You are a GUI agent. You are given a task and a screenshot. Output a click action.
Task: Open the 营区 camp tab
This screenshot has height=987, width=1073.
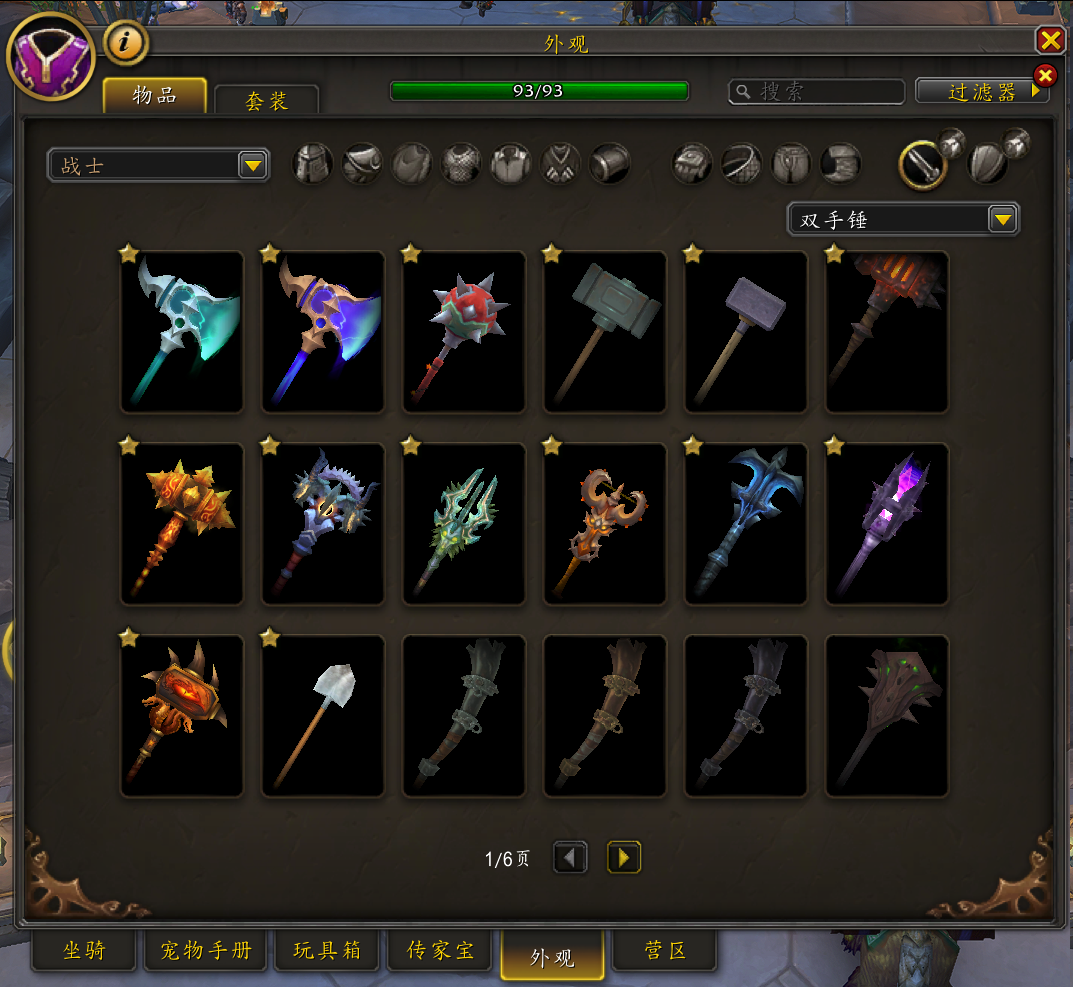(664, 950)
